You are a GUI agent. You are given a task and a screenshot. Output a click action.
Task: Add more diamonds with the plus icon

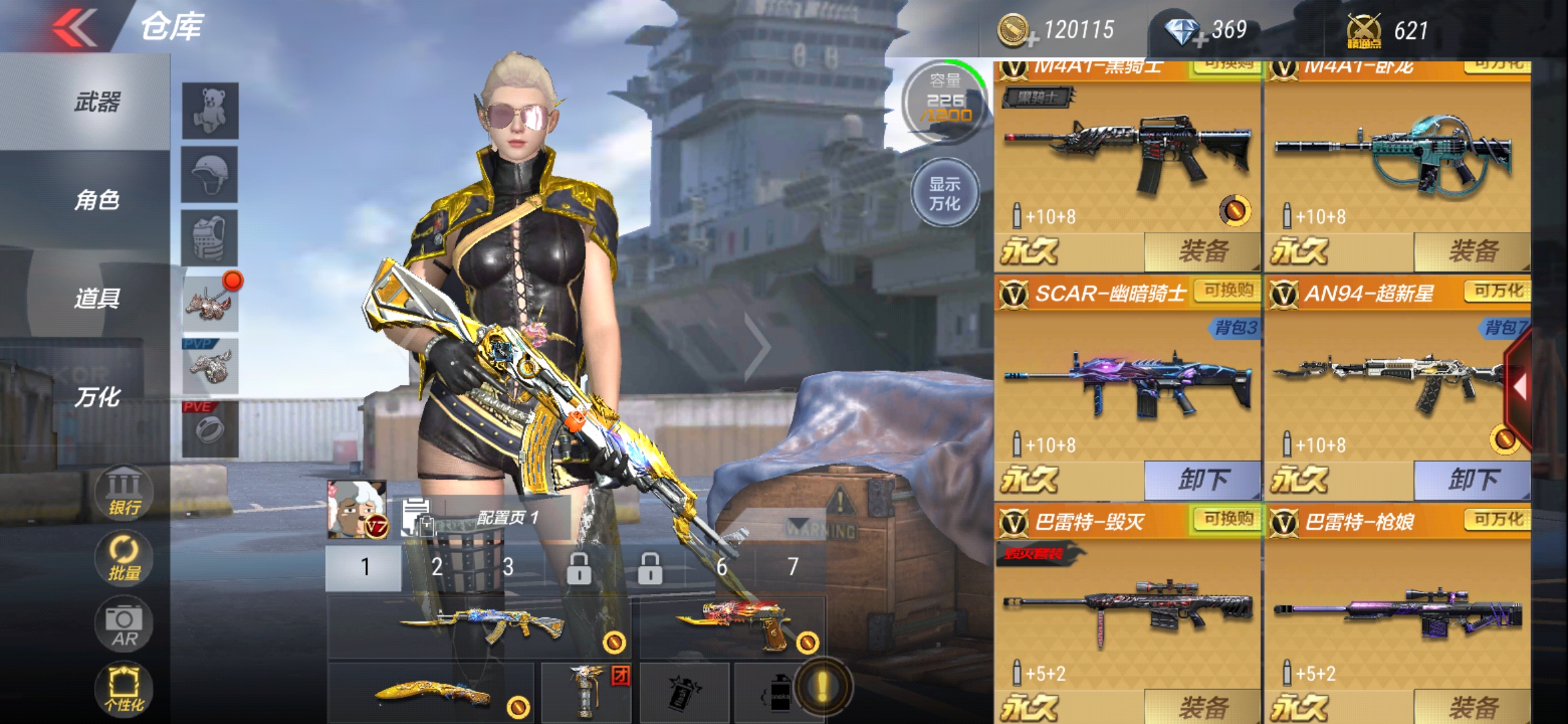1200,40
